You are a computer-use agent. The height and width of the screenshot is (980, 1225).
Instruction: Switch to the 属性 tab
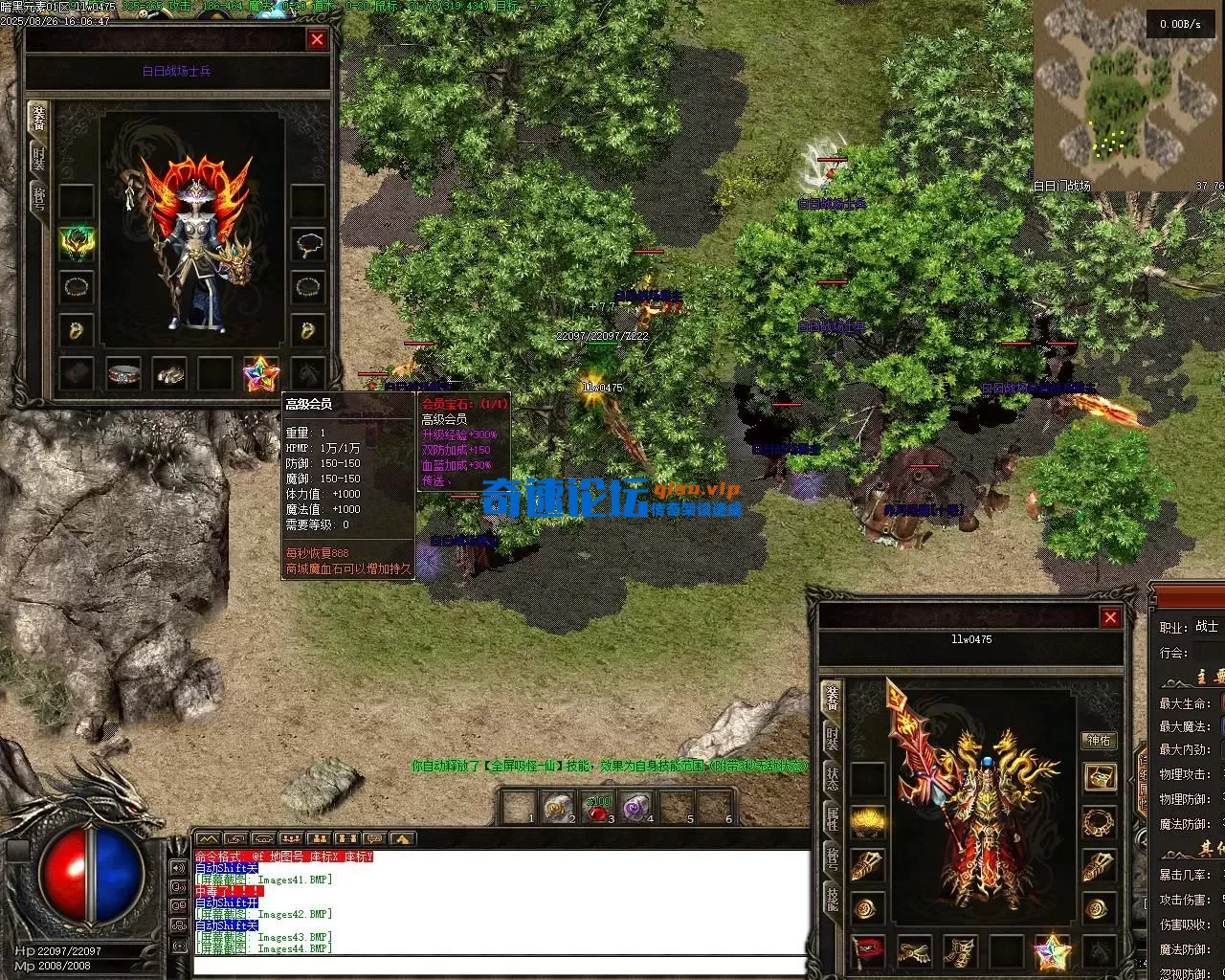click(832, 819)
